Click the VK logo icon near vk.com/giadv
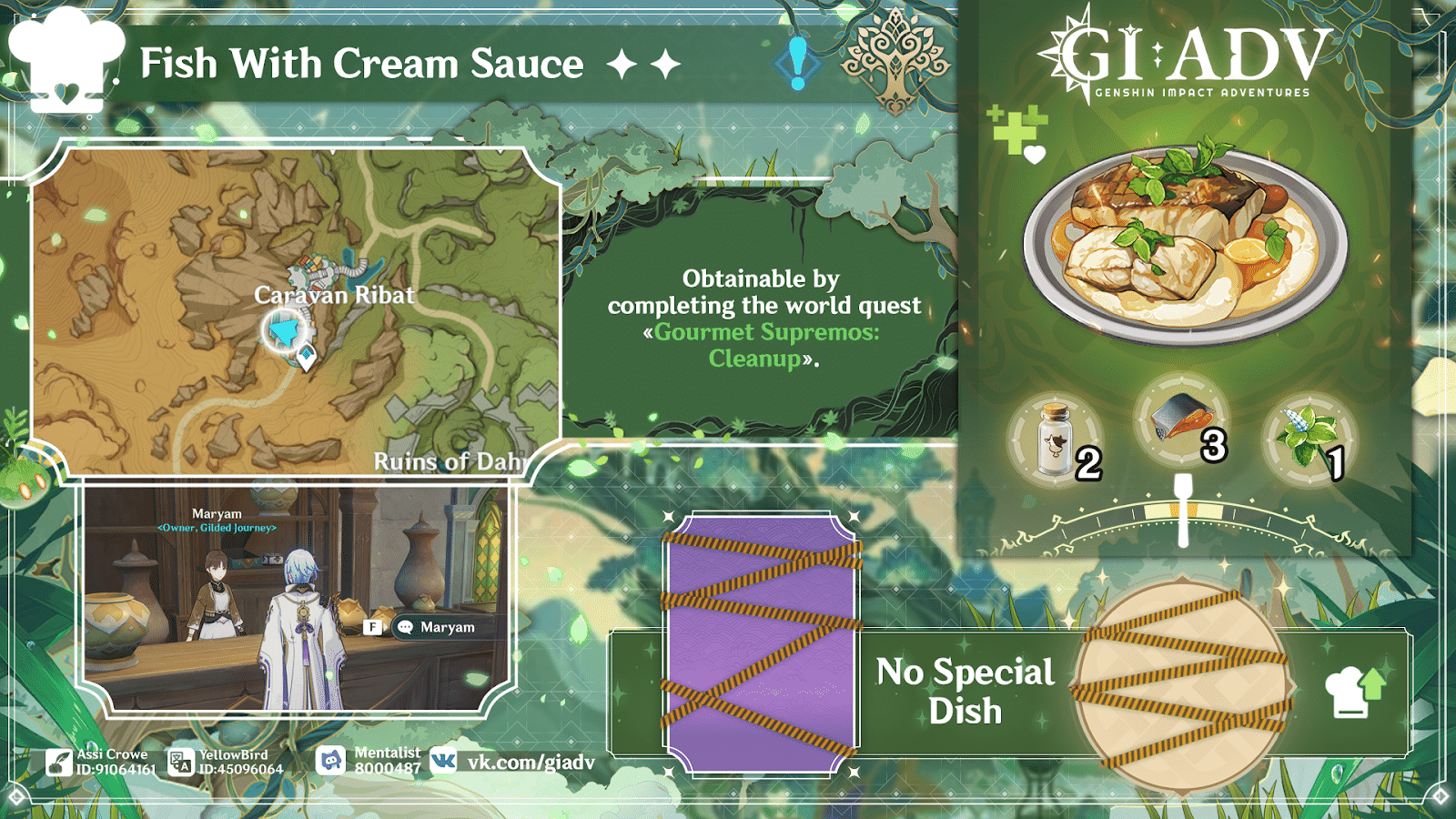 click(441, 758)
